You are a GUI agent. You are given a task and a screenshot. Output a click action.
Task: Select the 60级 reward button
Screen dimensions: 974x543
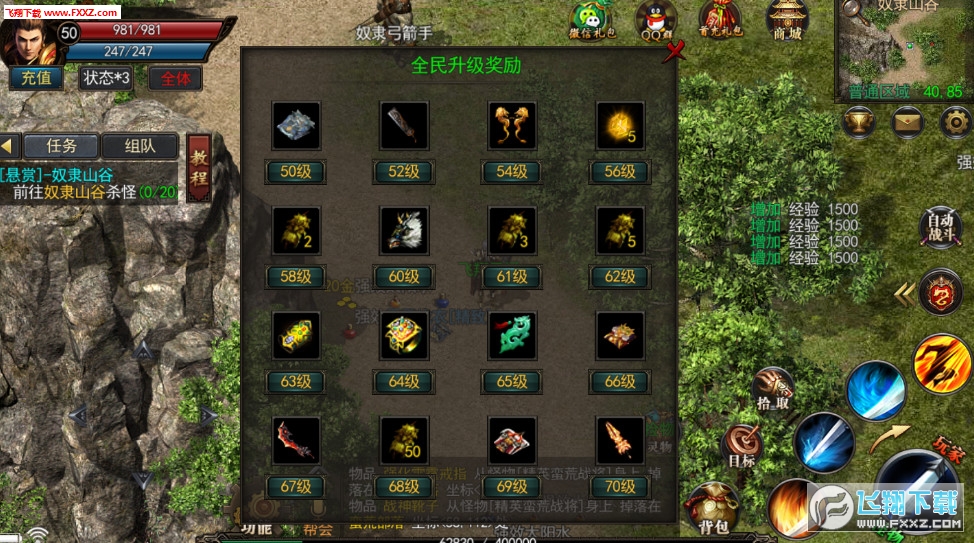tap(404, 276)
